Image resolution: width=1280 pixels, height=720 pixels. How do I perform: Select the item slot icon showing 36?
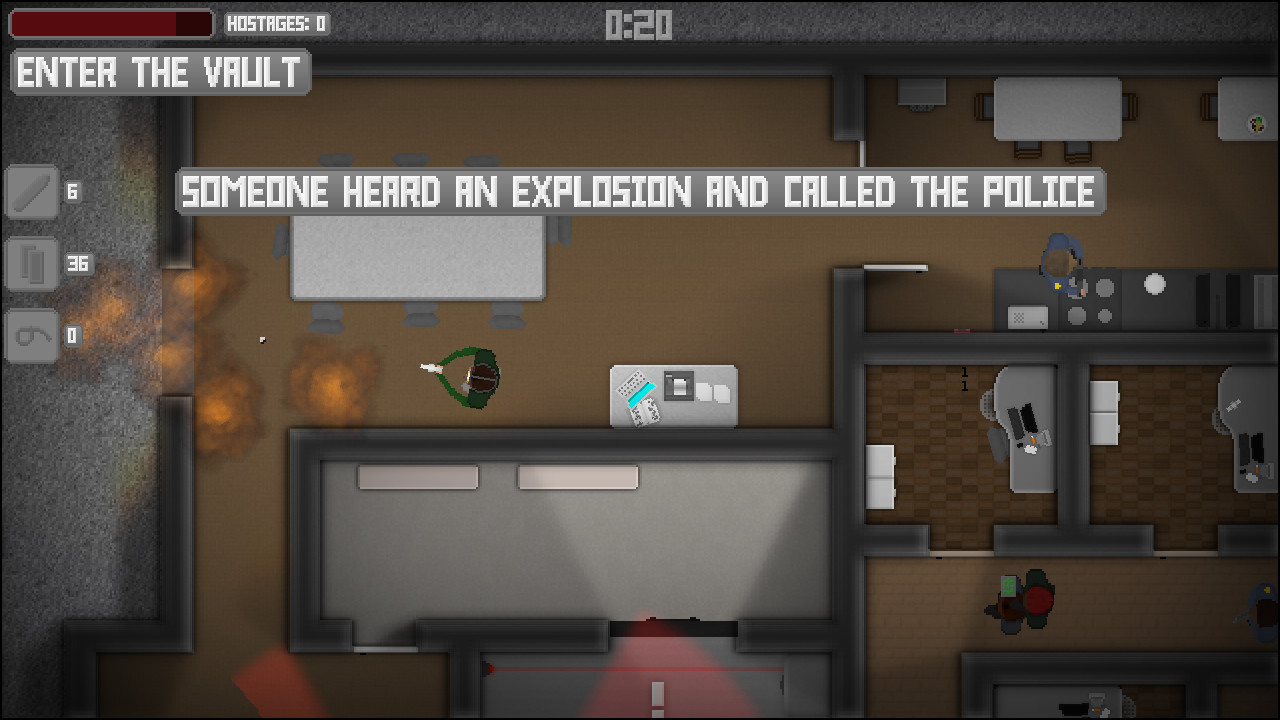(x=31, y=264)
